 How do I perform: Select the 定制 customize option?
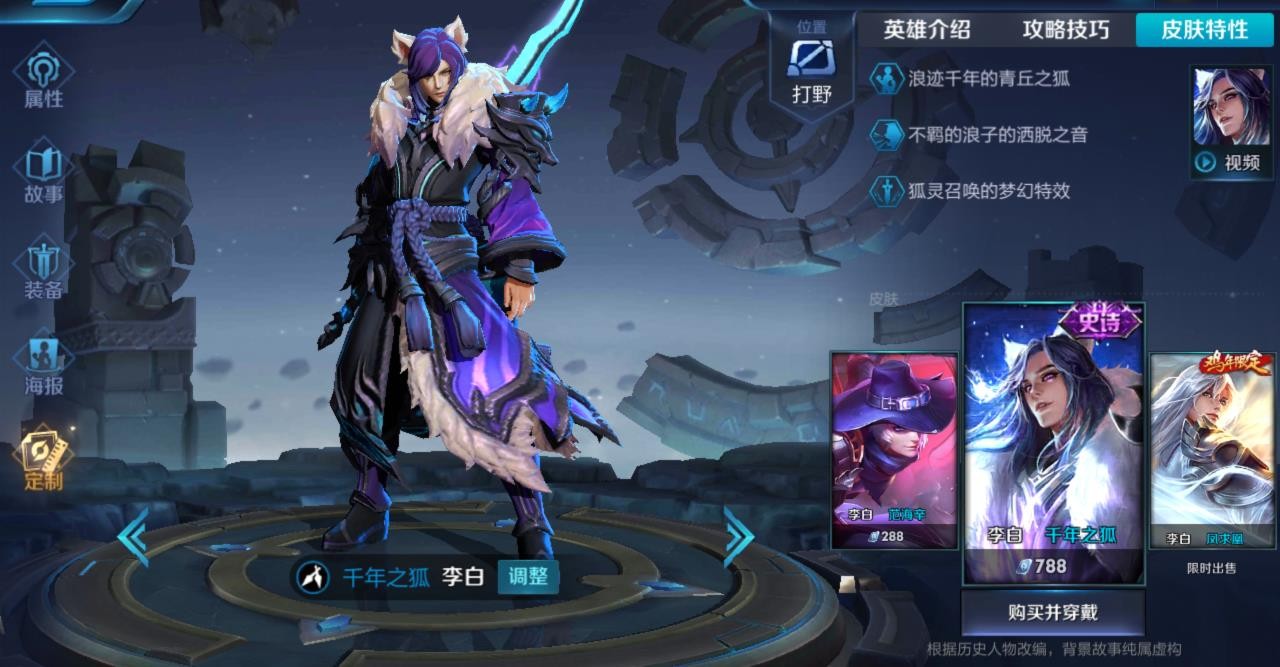(43, 460)
